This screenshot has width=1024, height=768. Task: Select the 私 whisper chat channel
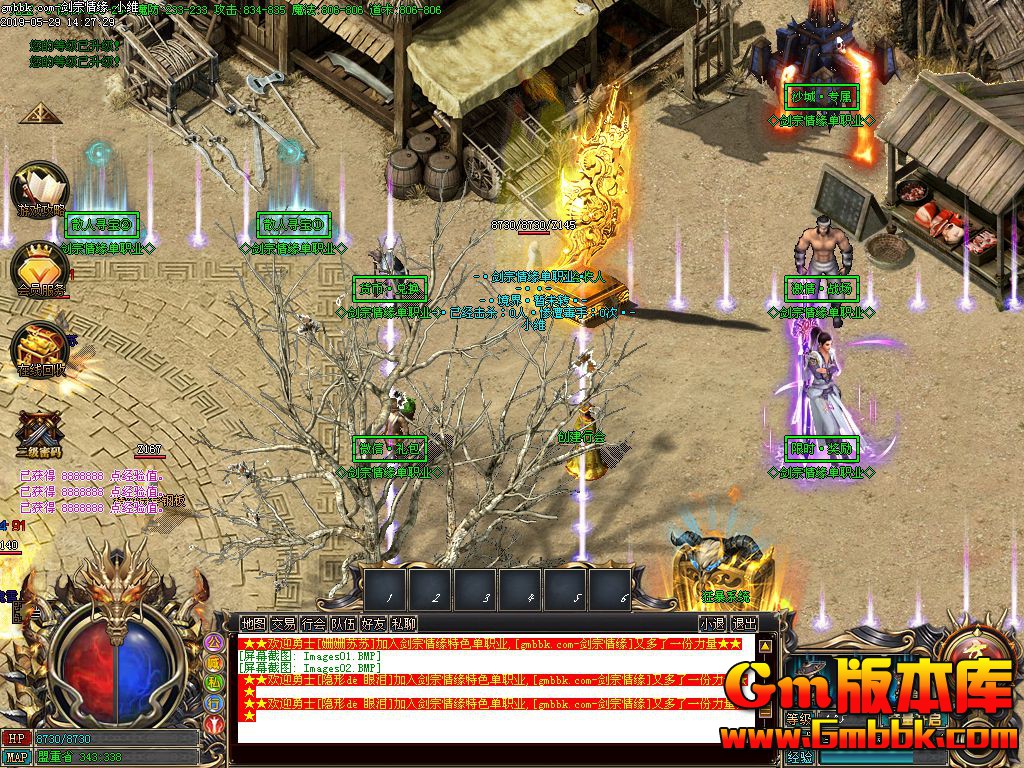click(x=214, y=683)
